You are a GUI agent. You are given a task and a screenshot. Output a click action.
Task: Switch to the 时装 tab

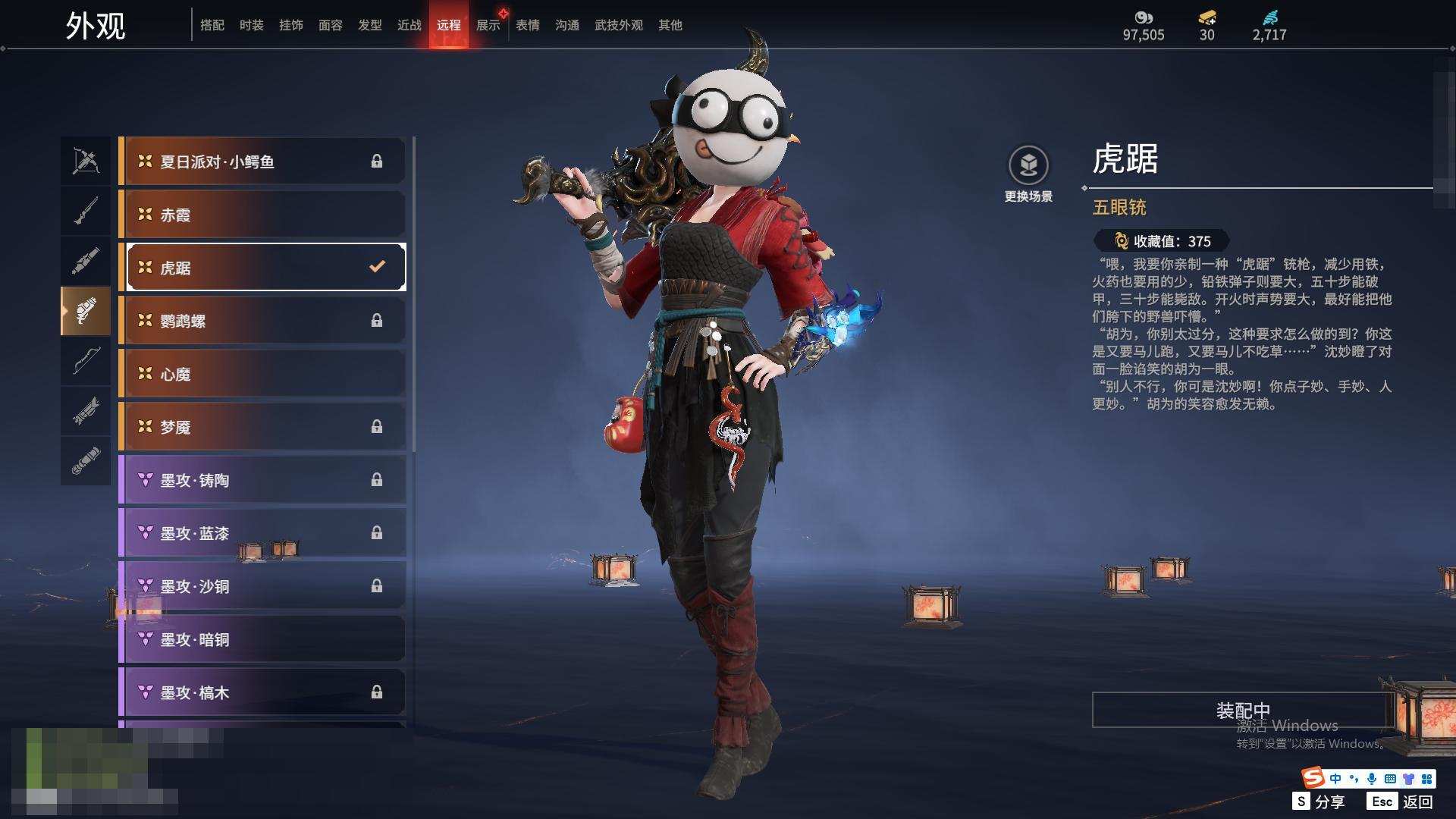[251, 25]
